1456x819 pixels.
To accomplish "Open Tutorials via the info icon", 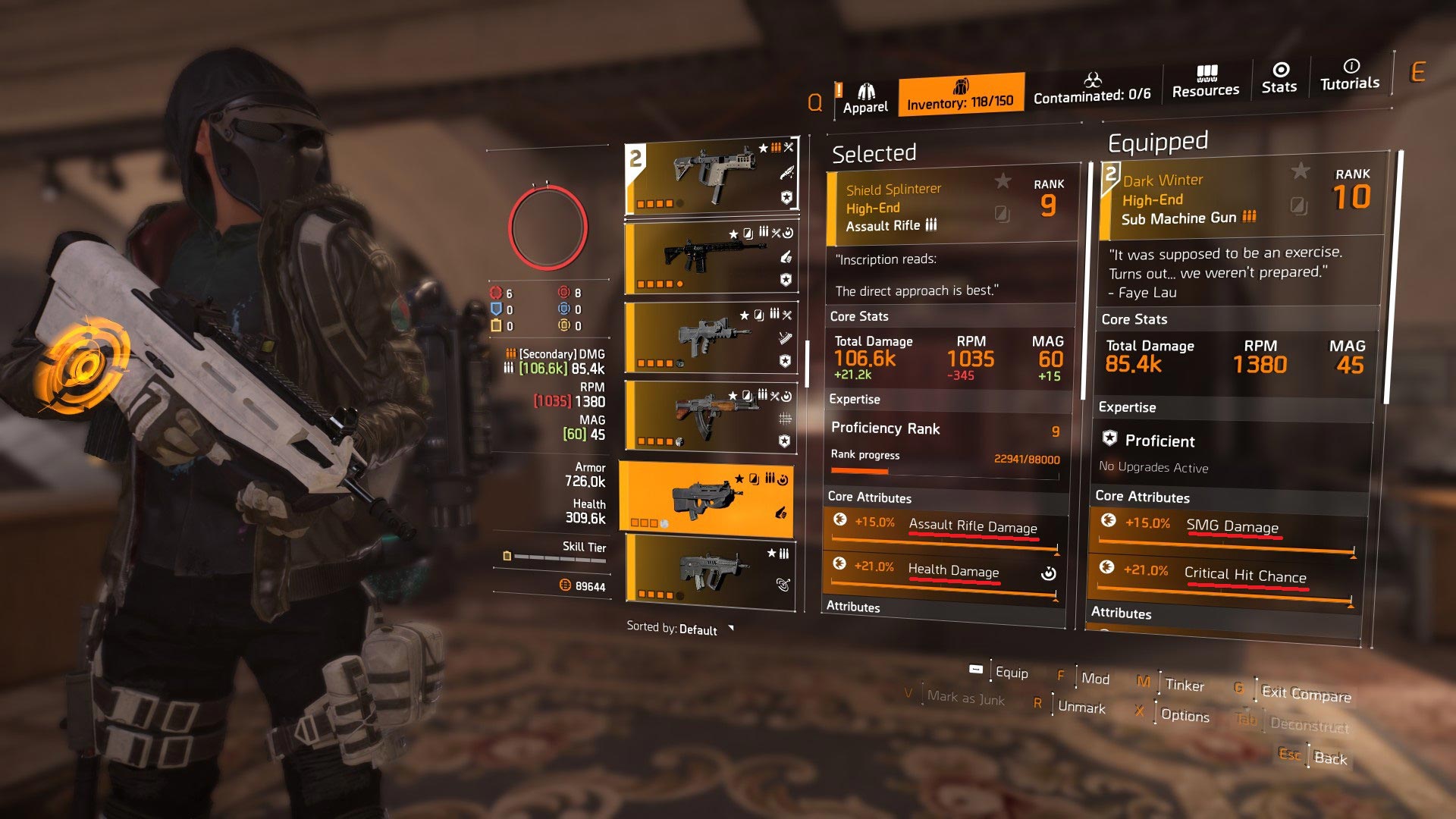I will point(1351,66).
